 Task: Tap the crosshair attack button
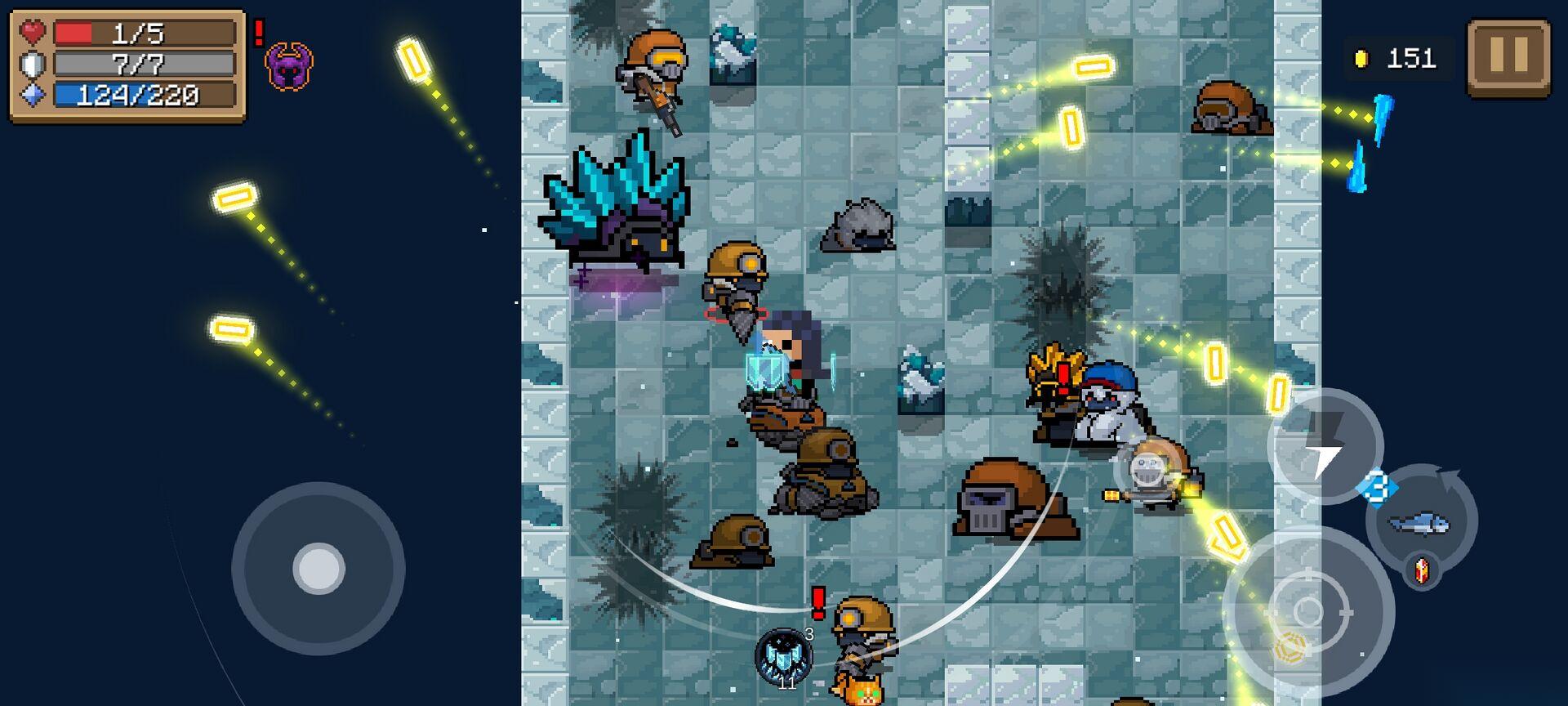(1308, 611)
